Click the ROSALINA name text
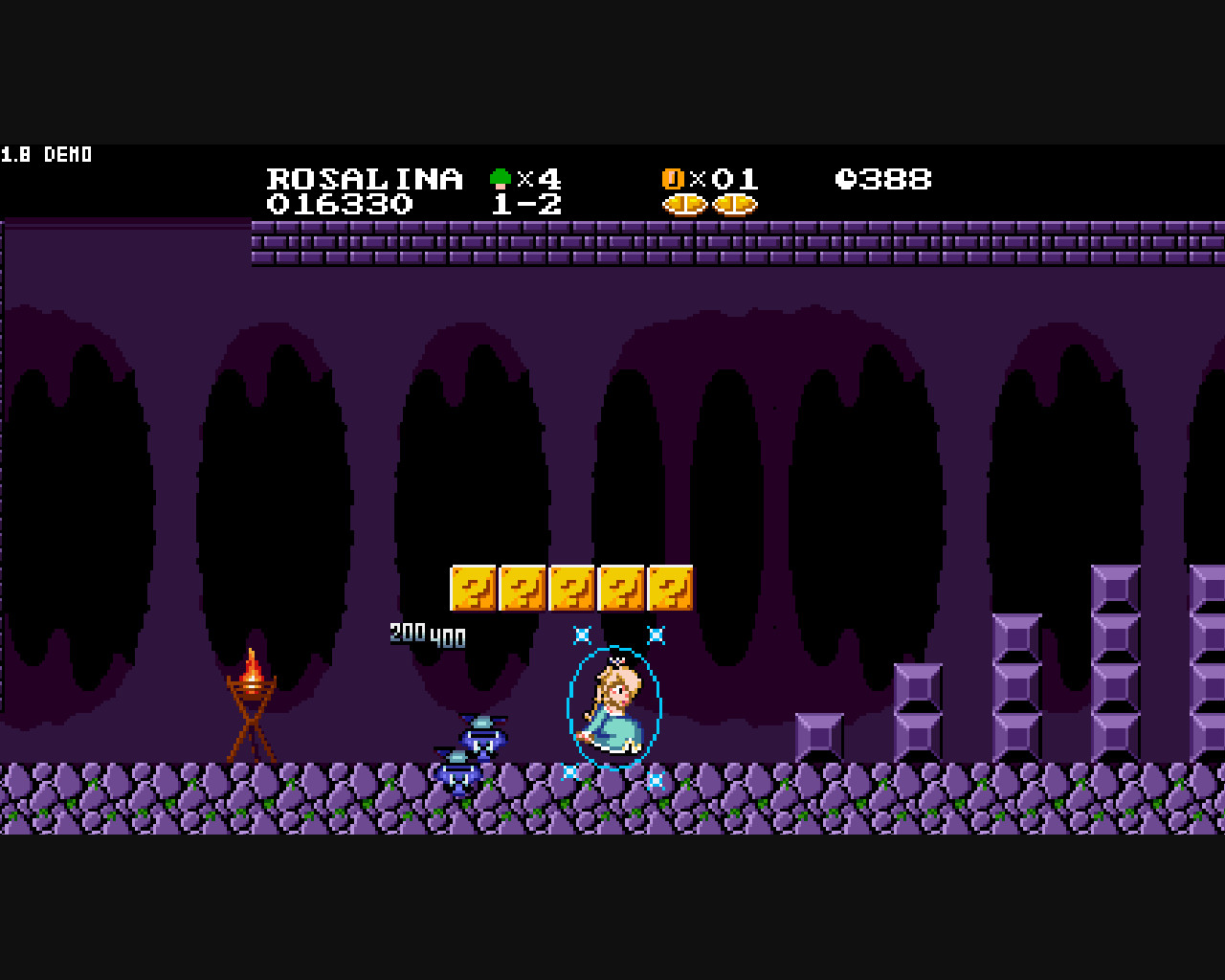 [x=366, y=178]
